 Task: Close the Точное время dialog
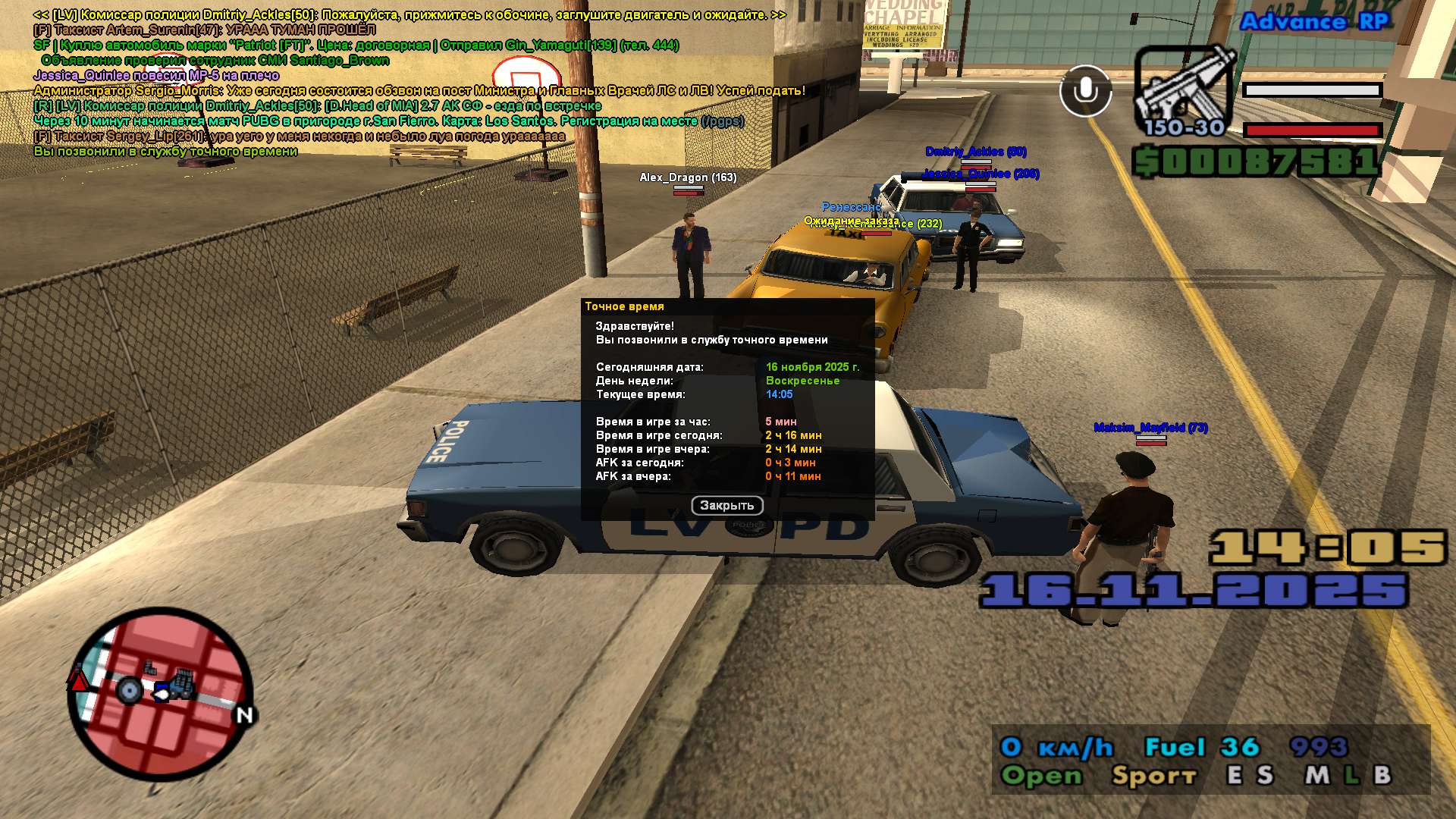click(x=726, y=506)
